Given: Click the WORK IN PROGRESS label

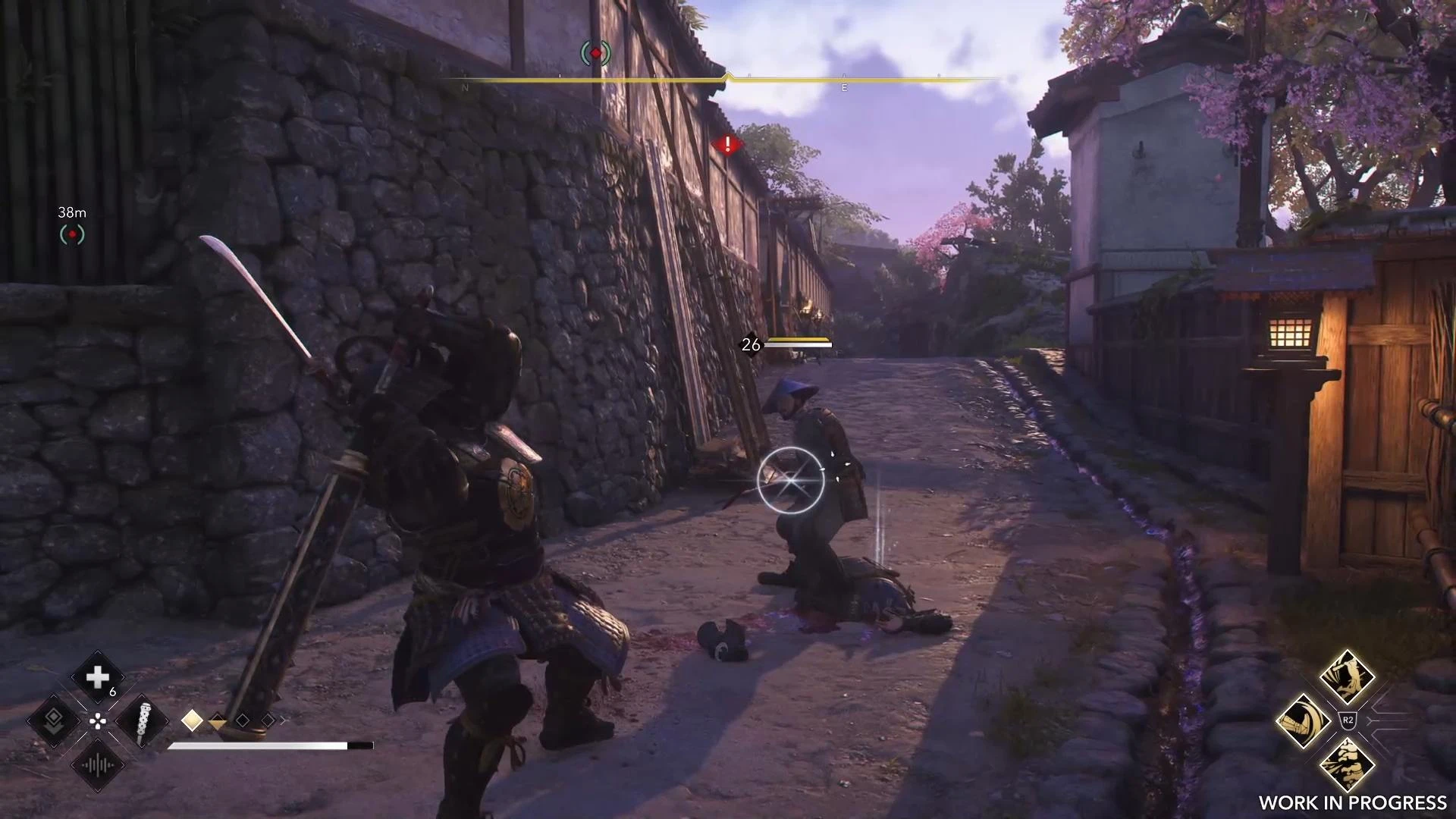Looking at the screenshot, I should [1353, 804].
